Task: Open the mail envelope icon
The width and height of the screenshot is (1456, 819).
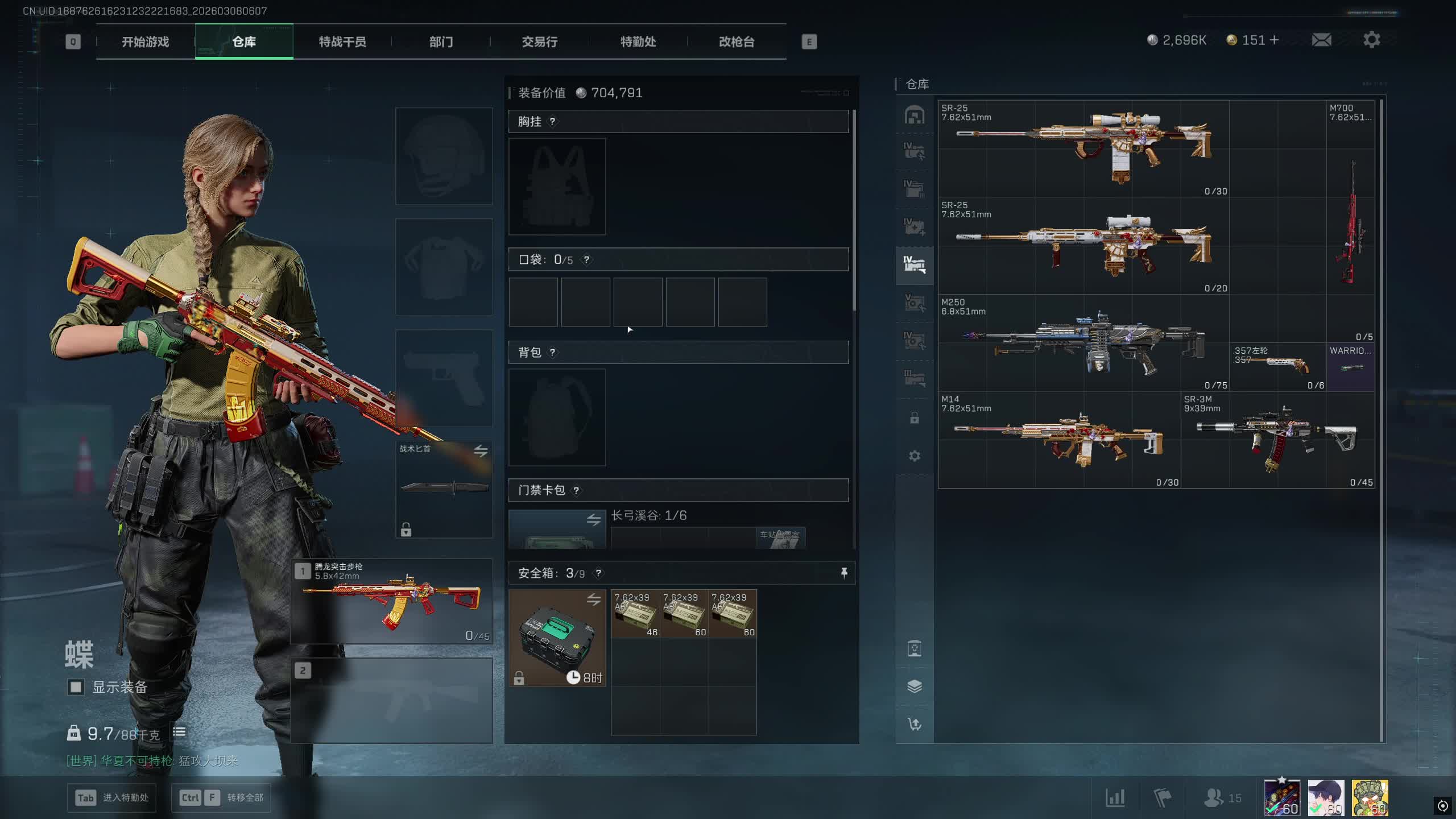Action: (x=1321, y=40)
